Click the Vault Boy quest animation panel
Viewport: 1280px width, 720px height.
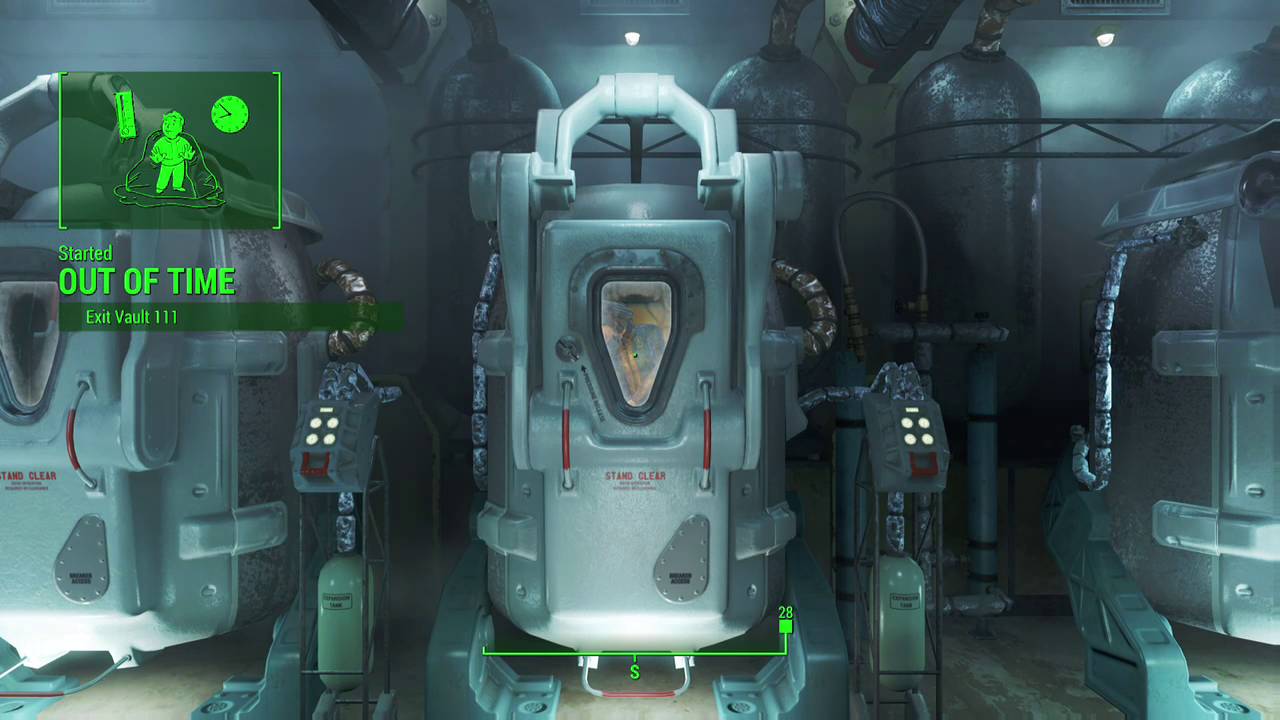[x=169, y=150]
